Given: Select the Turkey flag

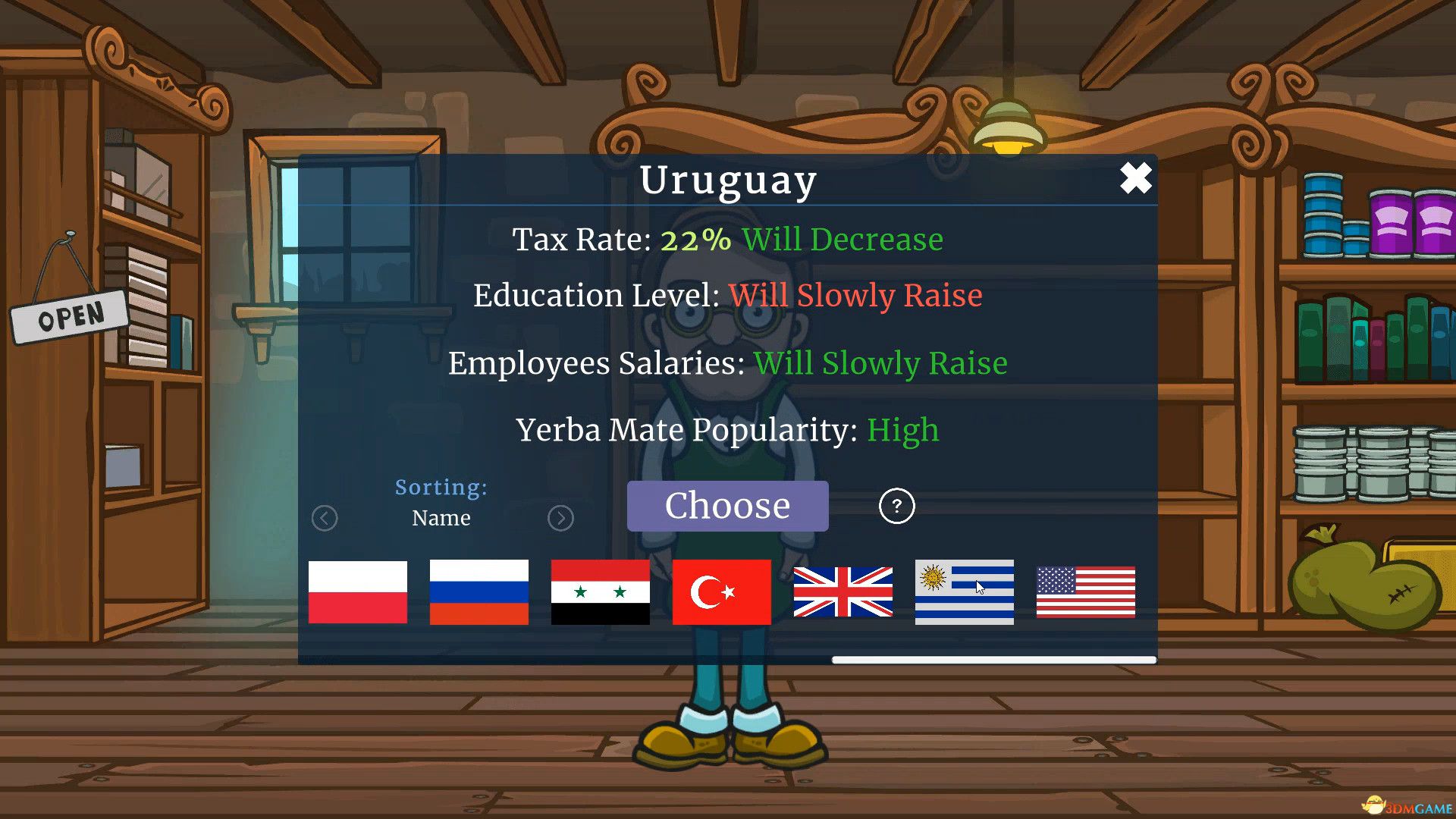Looking at the screenshot, I should (x=721, y=591).
